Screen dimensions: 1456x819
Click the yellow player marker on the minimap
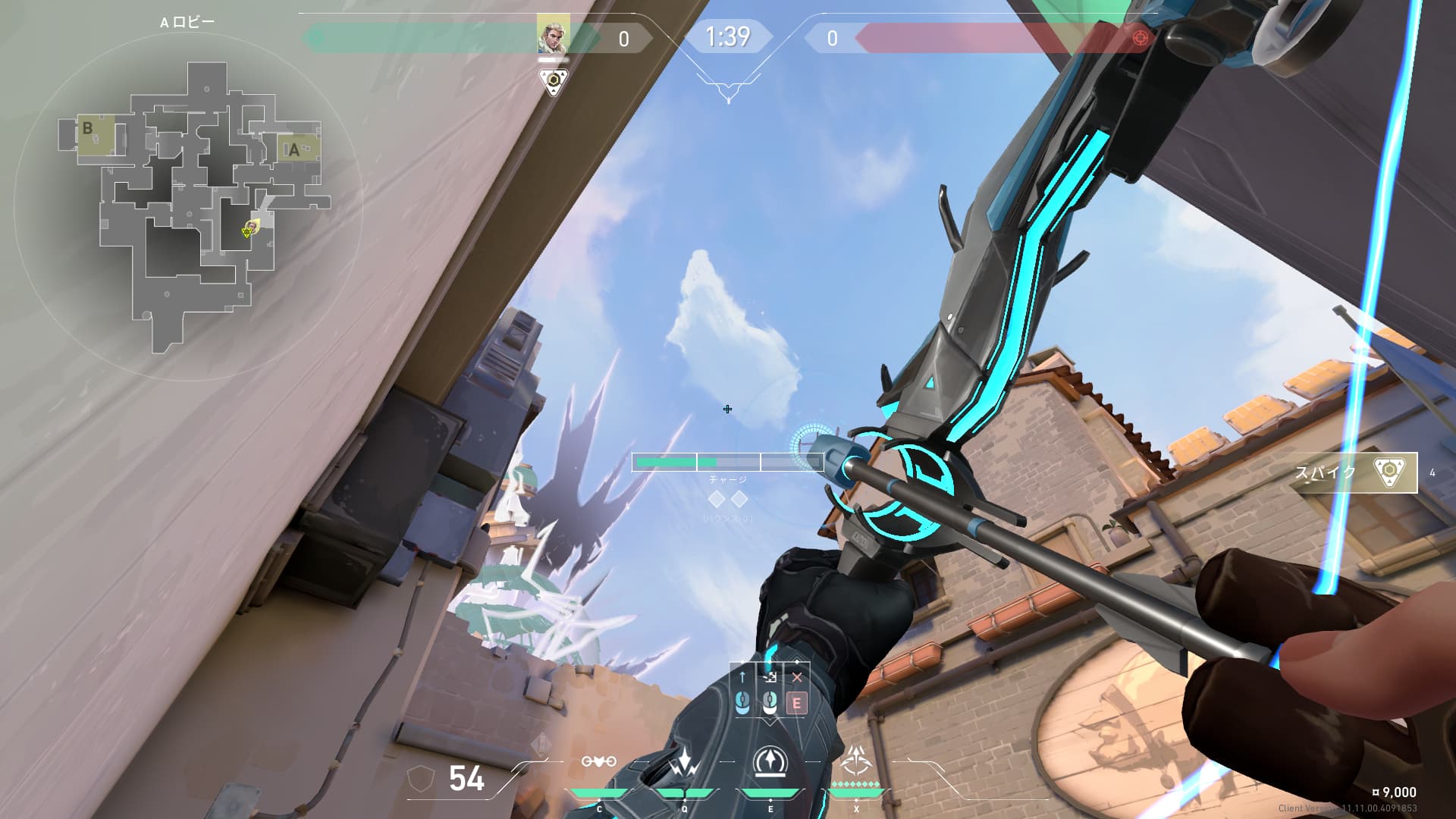[x=249, y=230]
